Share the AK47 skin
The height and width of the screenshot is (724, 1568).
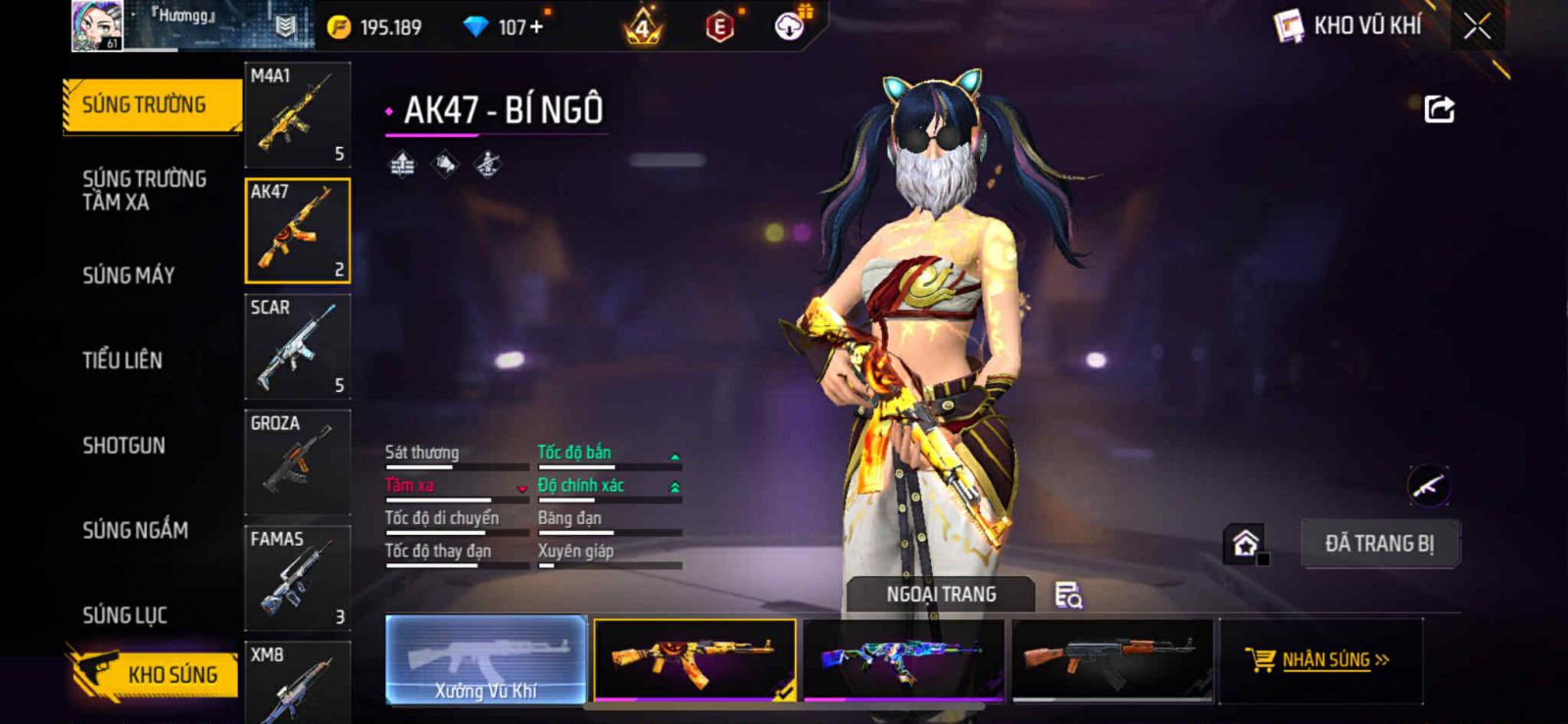(x=1439, y=109)
